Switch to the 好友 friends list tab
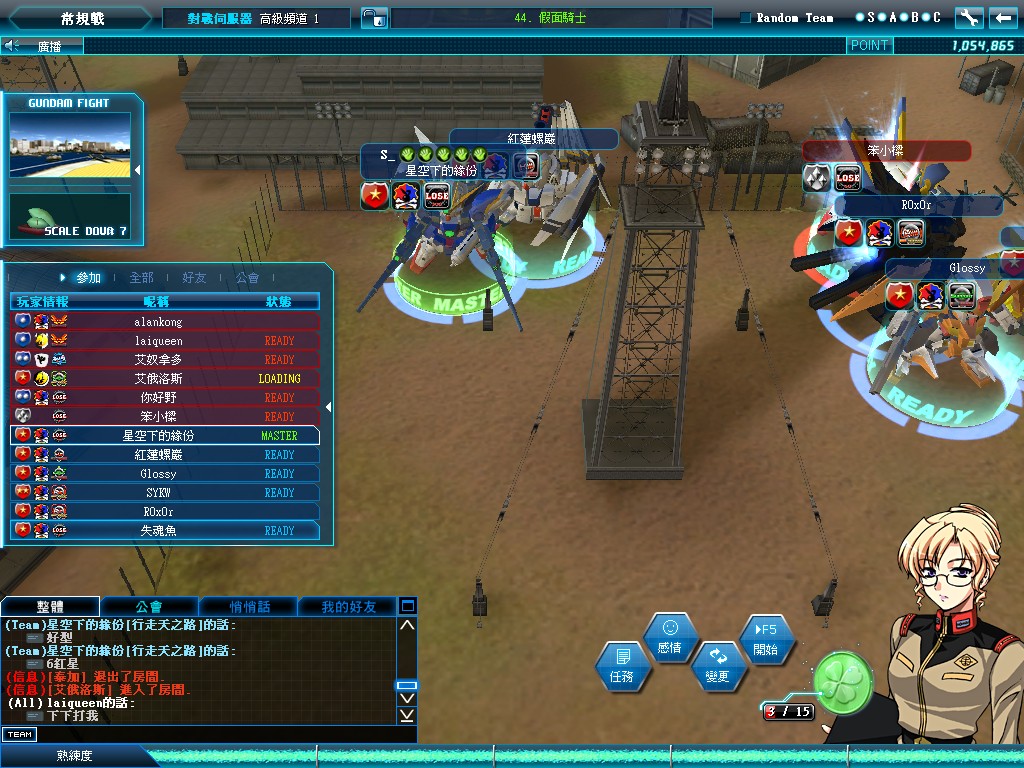Screen dimensions: 1024x768 click(194, 278)
